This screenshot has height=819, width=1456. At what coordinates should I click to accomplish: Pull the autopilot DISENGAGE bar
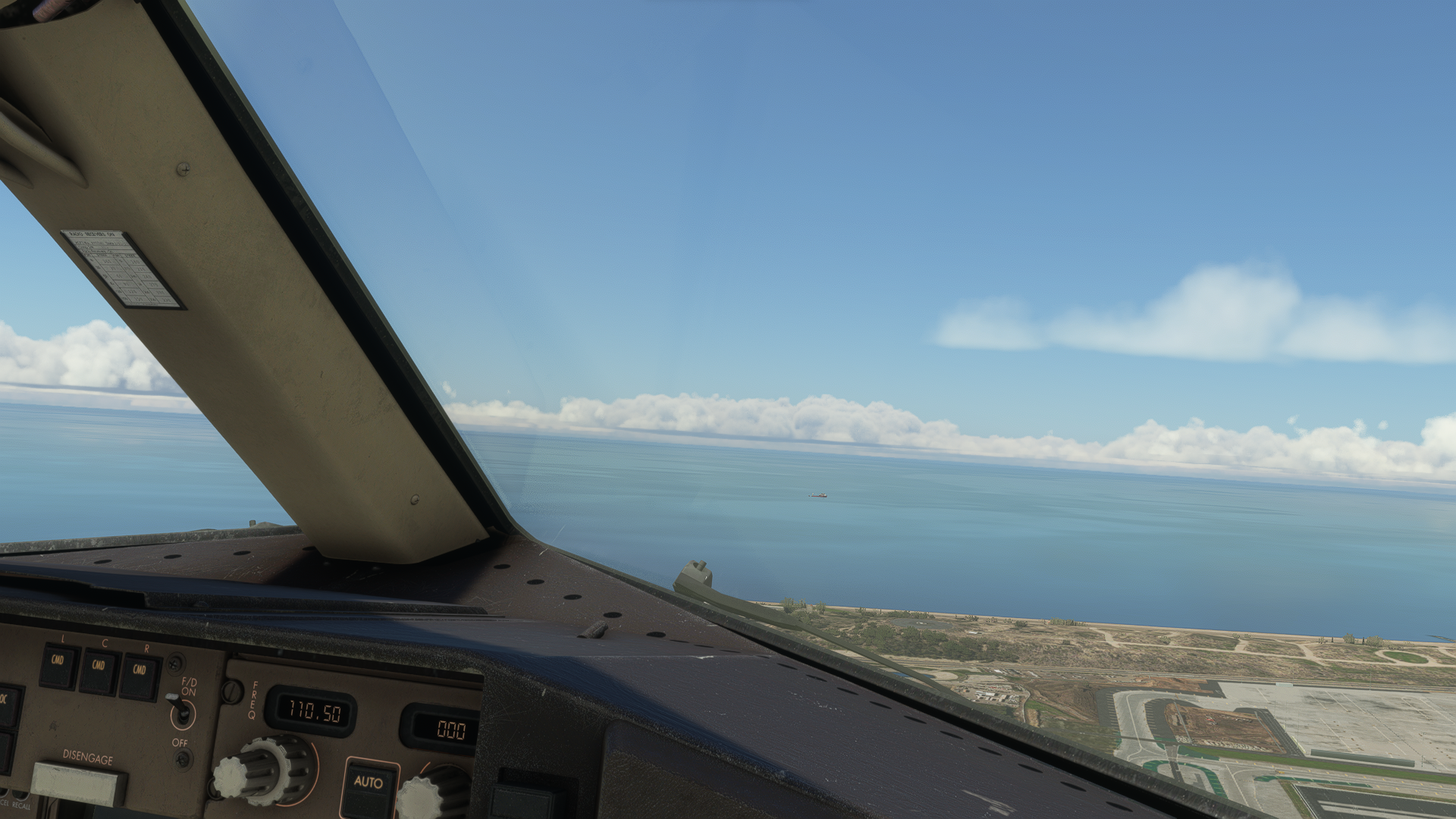pos(78,783)
